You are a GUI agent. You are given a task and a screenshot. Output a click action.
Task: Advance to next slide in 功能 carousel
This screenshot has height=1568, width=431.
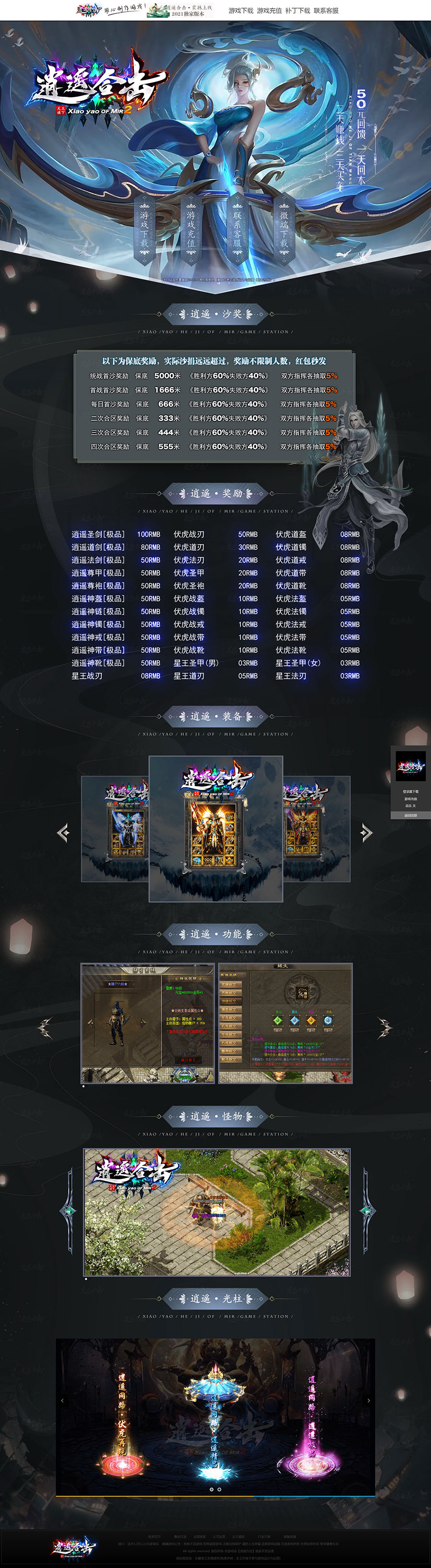[384, 1028]
